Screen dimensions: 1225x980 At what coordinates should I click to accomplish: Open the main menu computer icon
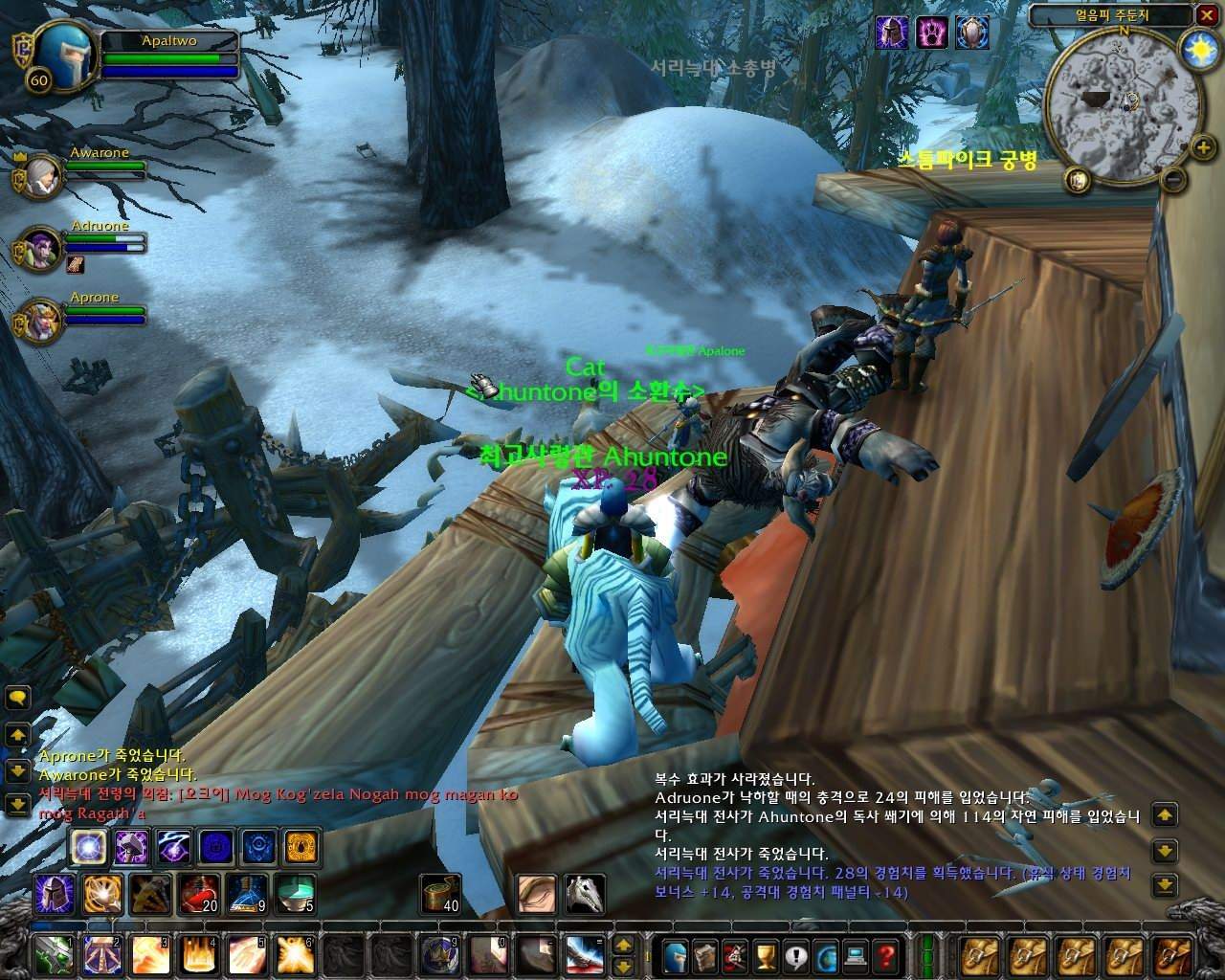point(855,954)
